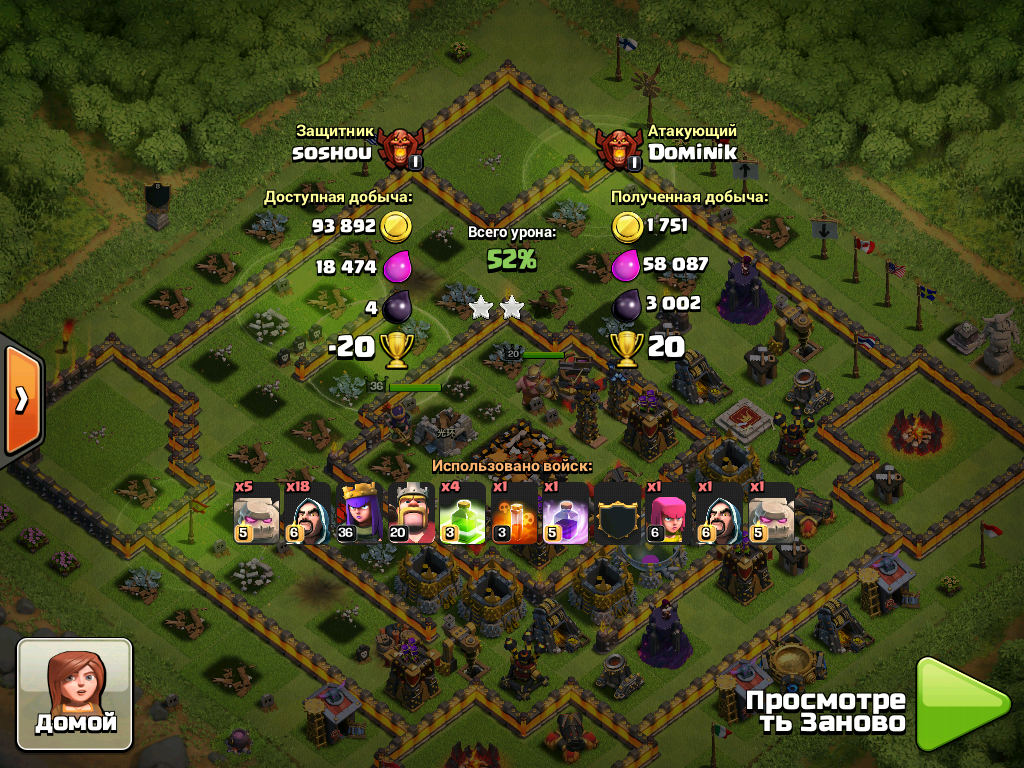Select the x5 Golem troop icon
The image size is (1024, 768).
[x=257, y=513]
